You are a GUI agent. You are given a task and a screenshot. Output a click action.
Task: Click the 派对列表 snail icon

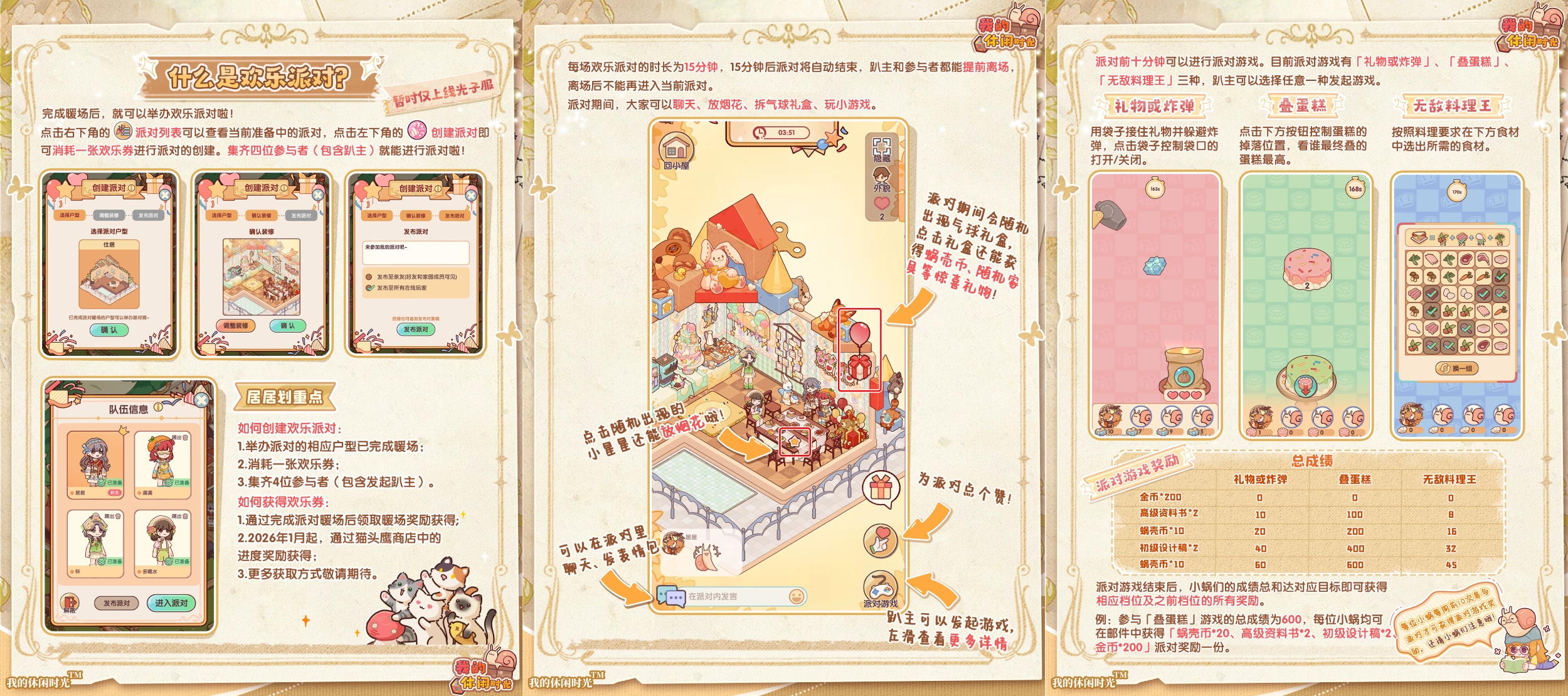pos(123,132)
